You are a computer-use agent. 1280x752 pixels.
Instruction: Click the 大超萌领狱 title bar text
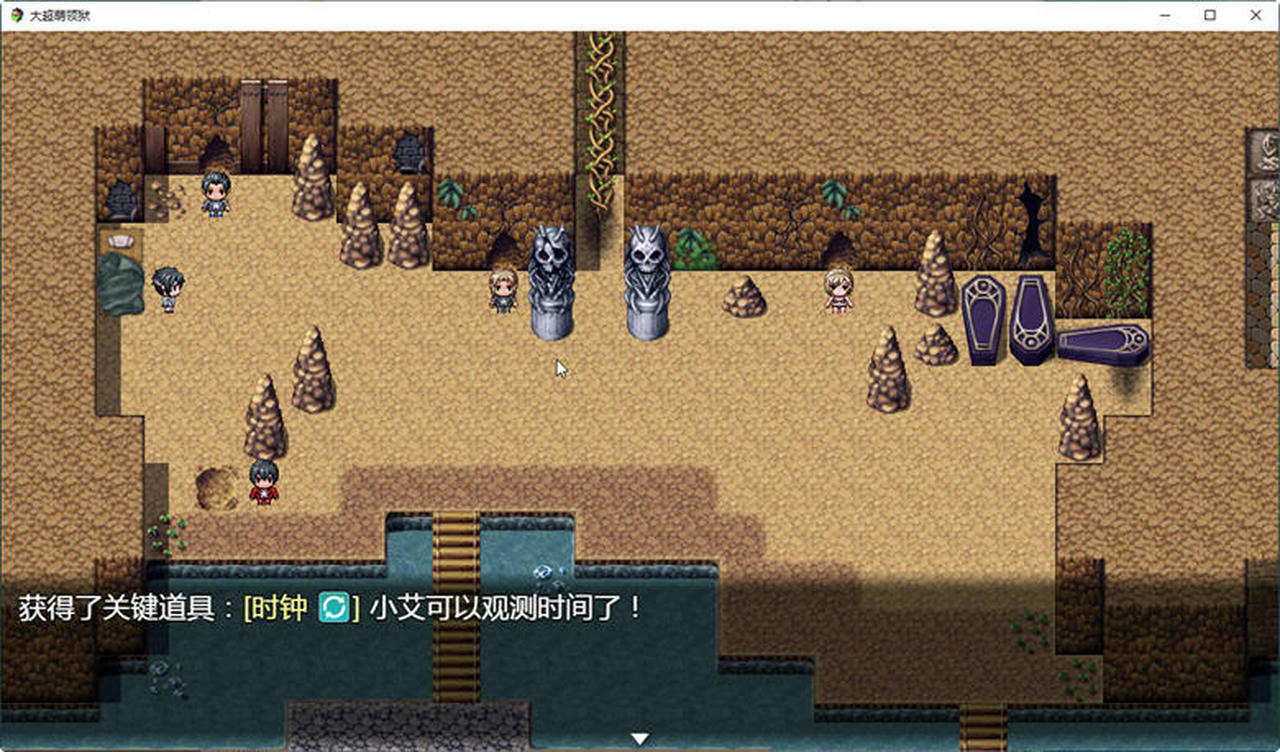pos(60,15)
